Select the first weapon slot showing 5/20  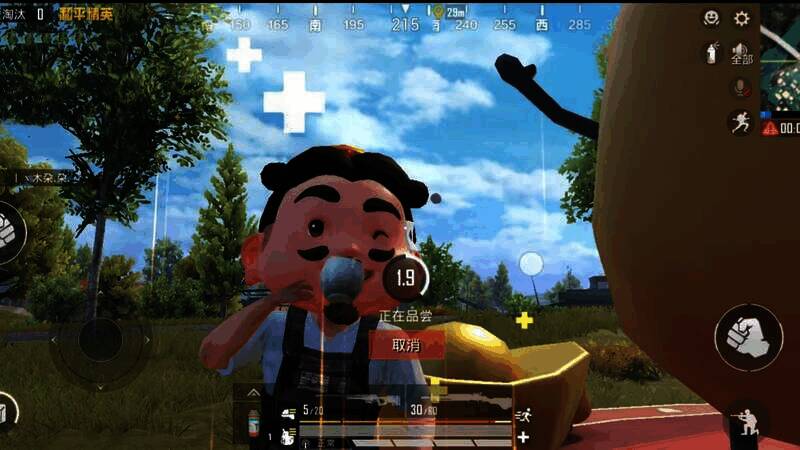[340, 411]
